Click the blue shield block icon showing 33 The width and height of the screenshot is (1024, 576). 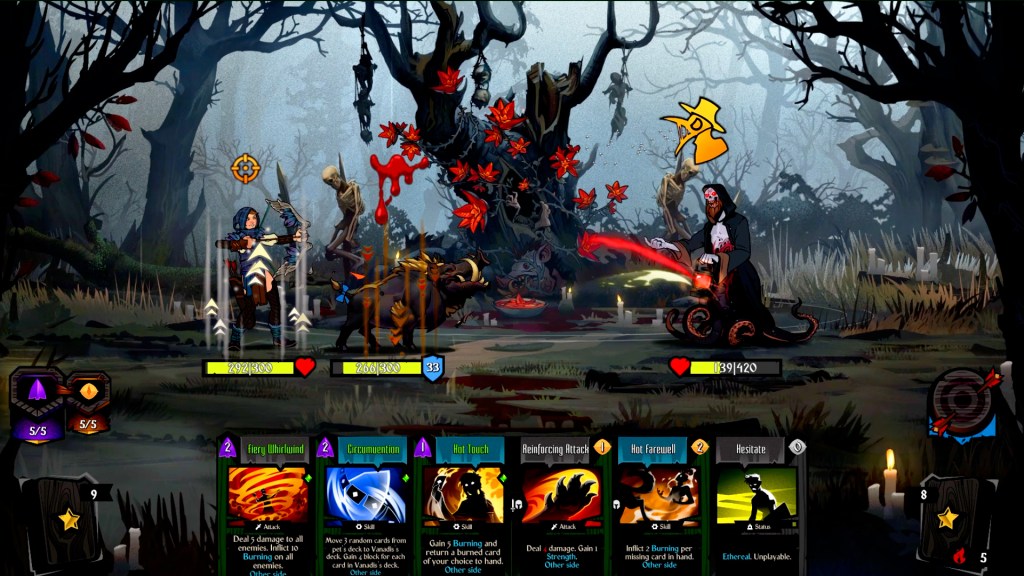pos(433,367)
